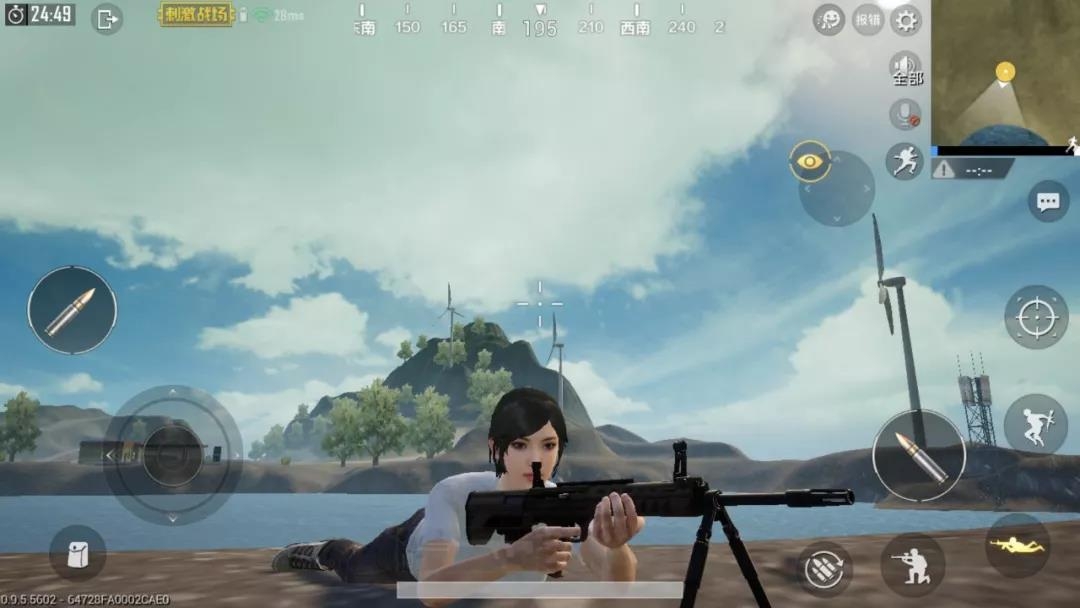Open the backpack inventory

click(x=77, y=553)
